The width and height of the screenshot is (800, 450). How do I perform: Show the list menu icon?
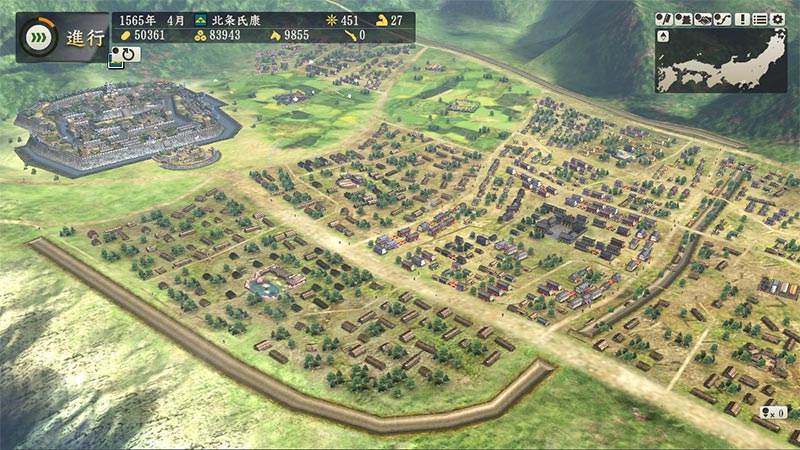(x=761, y=19)
